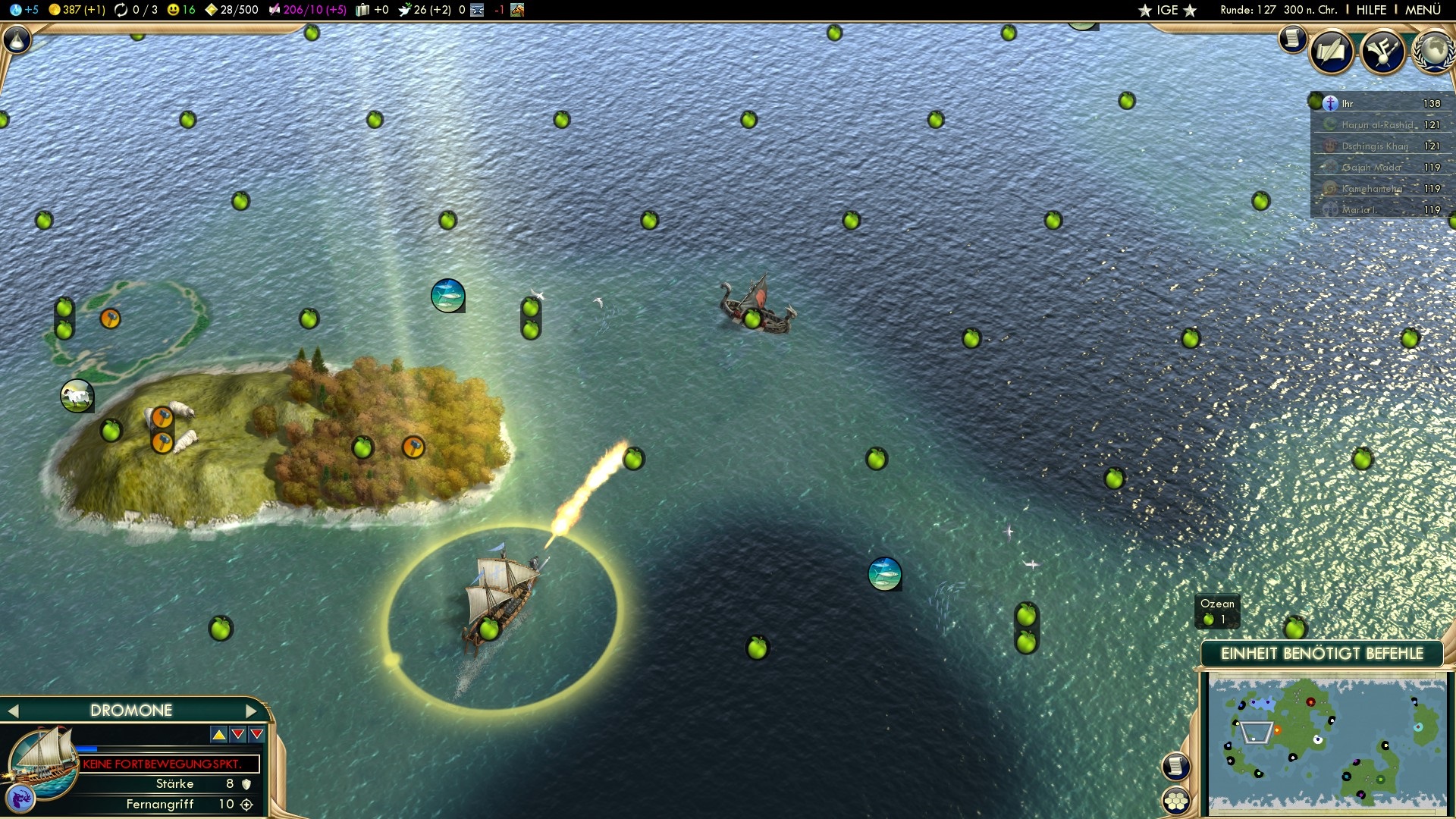
Task: Select previous unit with left arrow
Action: (x=13, y=711)
